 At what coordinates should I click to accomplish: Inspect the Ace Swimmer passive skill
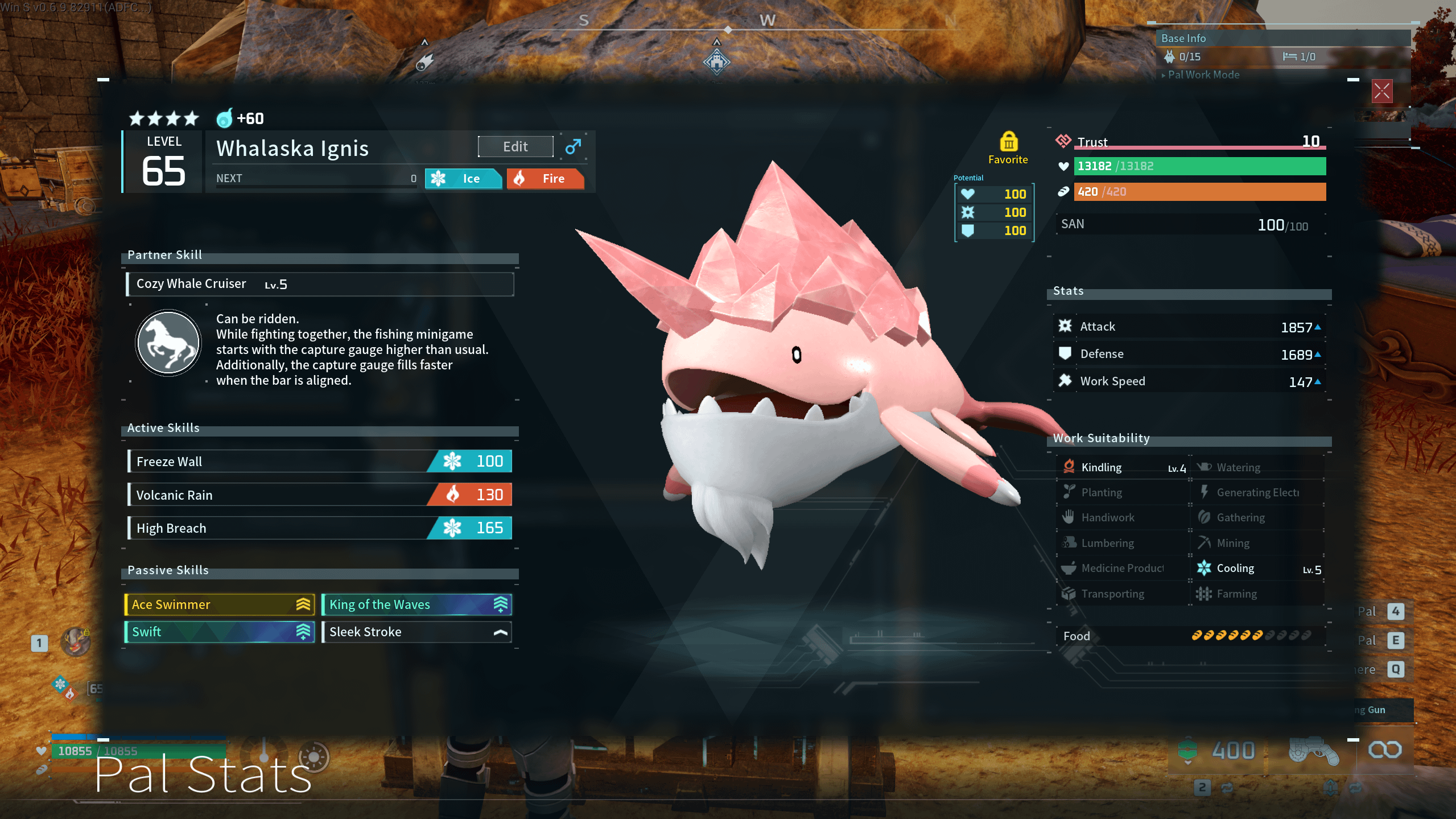[220, 604]
